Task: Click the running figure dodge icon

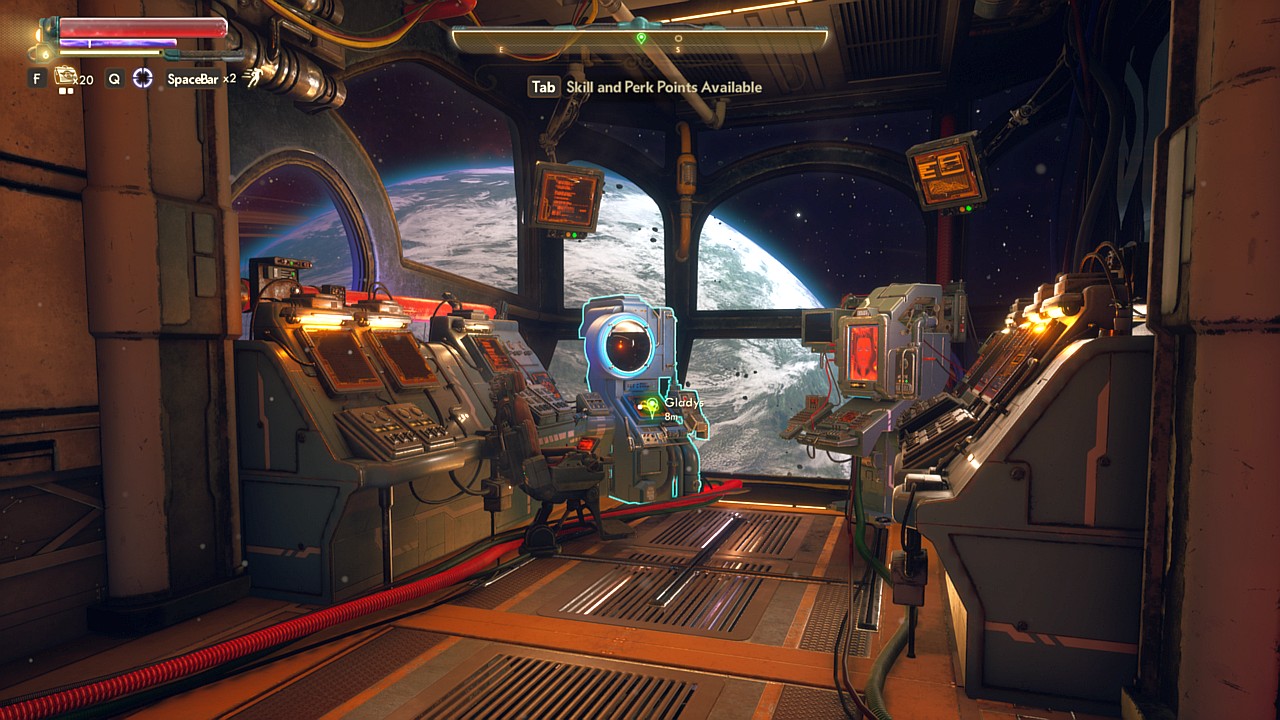Action: (x=254, y=78)
